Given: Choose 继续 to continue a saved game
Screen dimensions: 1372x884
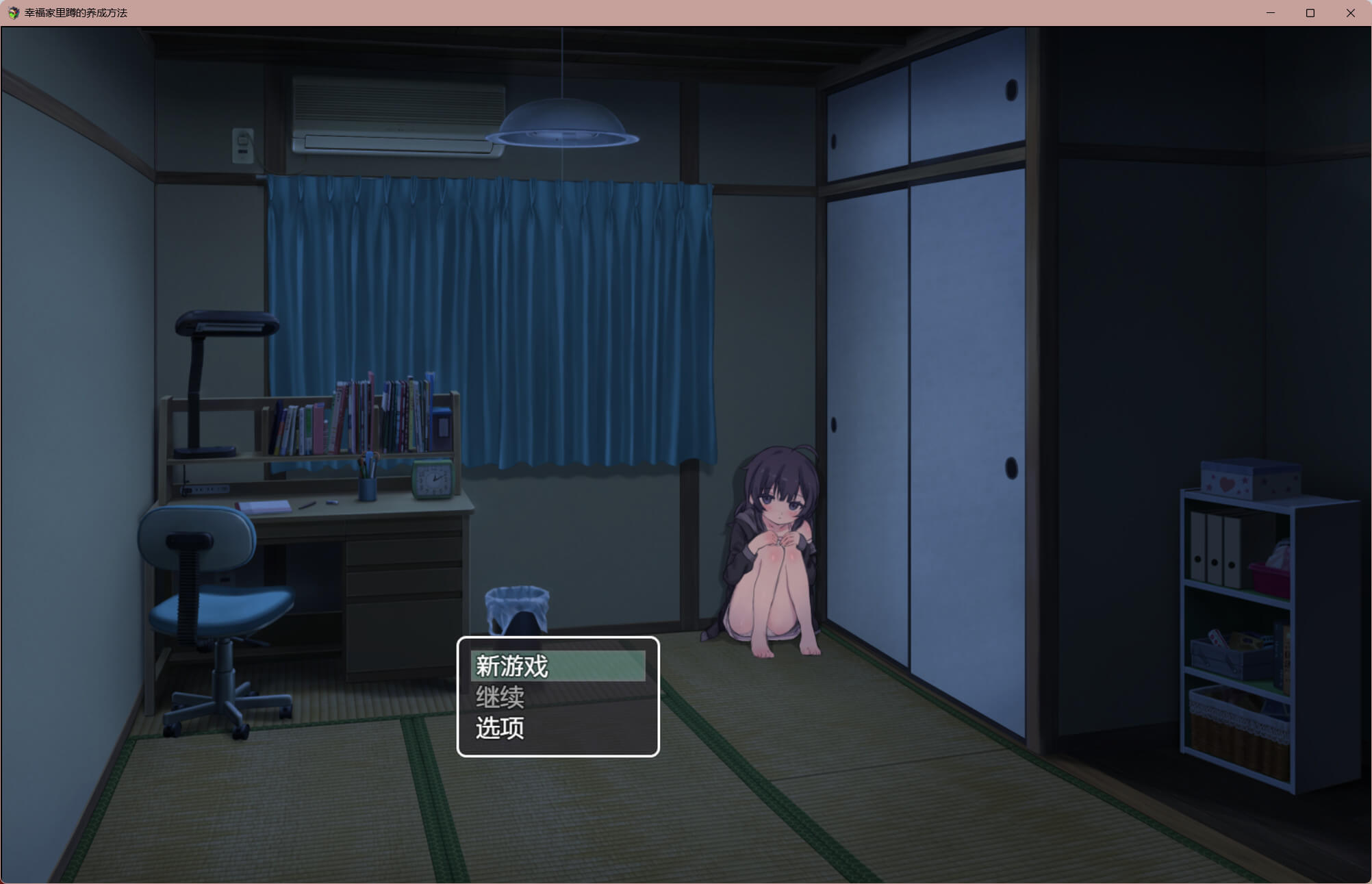Looking at the screenshot, I should (x=557, y=697).
